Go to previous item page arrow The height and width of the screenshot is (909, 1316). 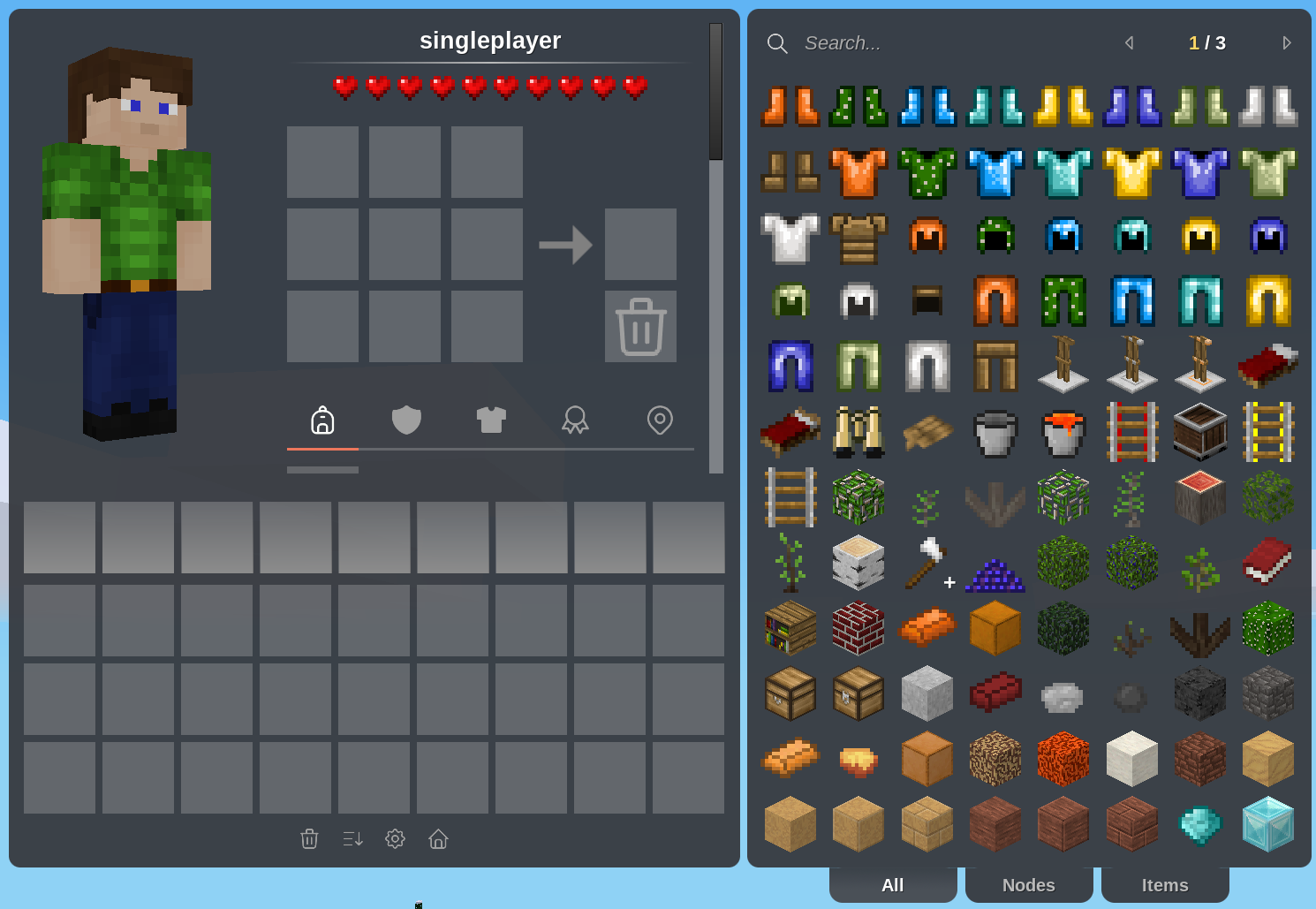tap(1129, 43)
